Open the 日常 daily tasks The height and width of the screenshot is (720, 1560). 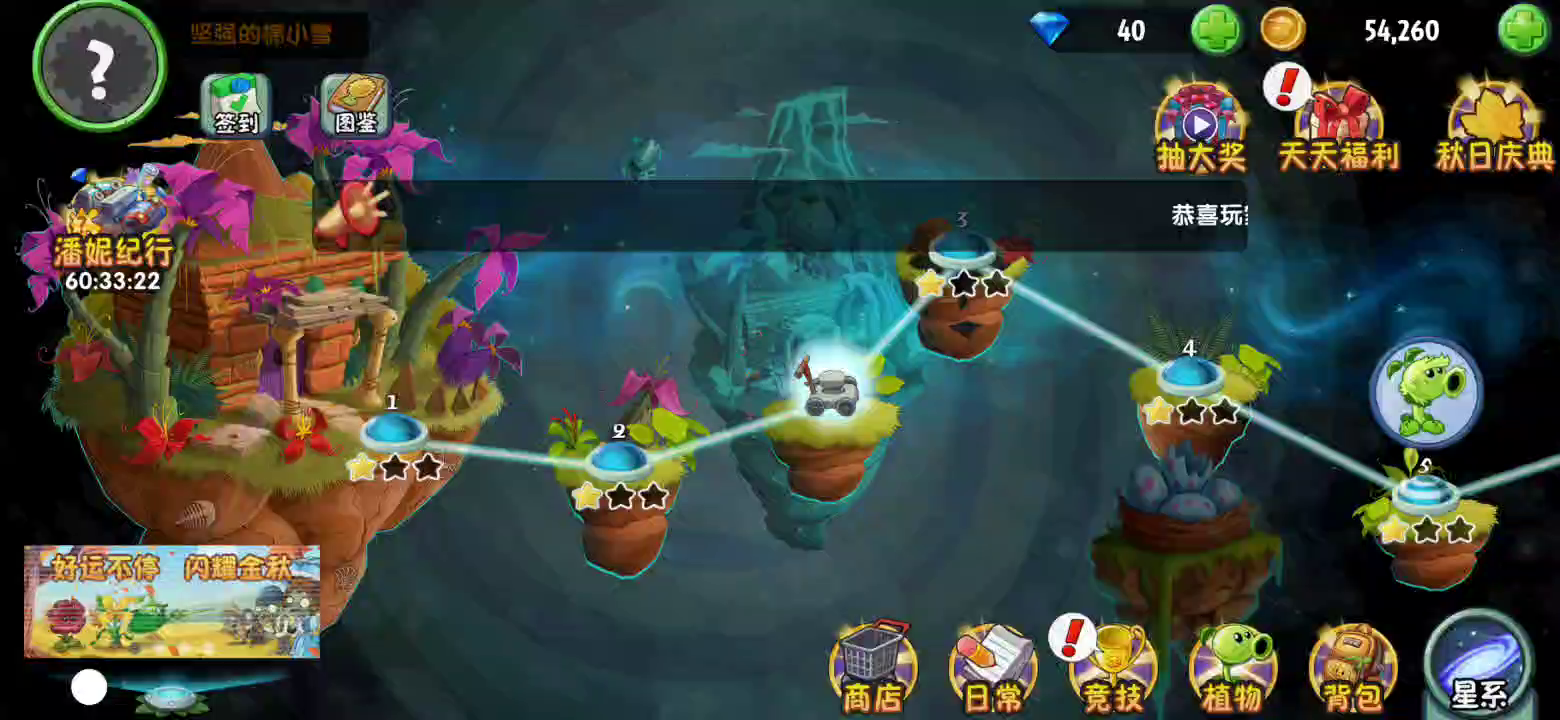pyautogui.click(x=993, y=667)
